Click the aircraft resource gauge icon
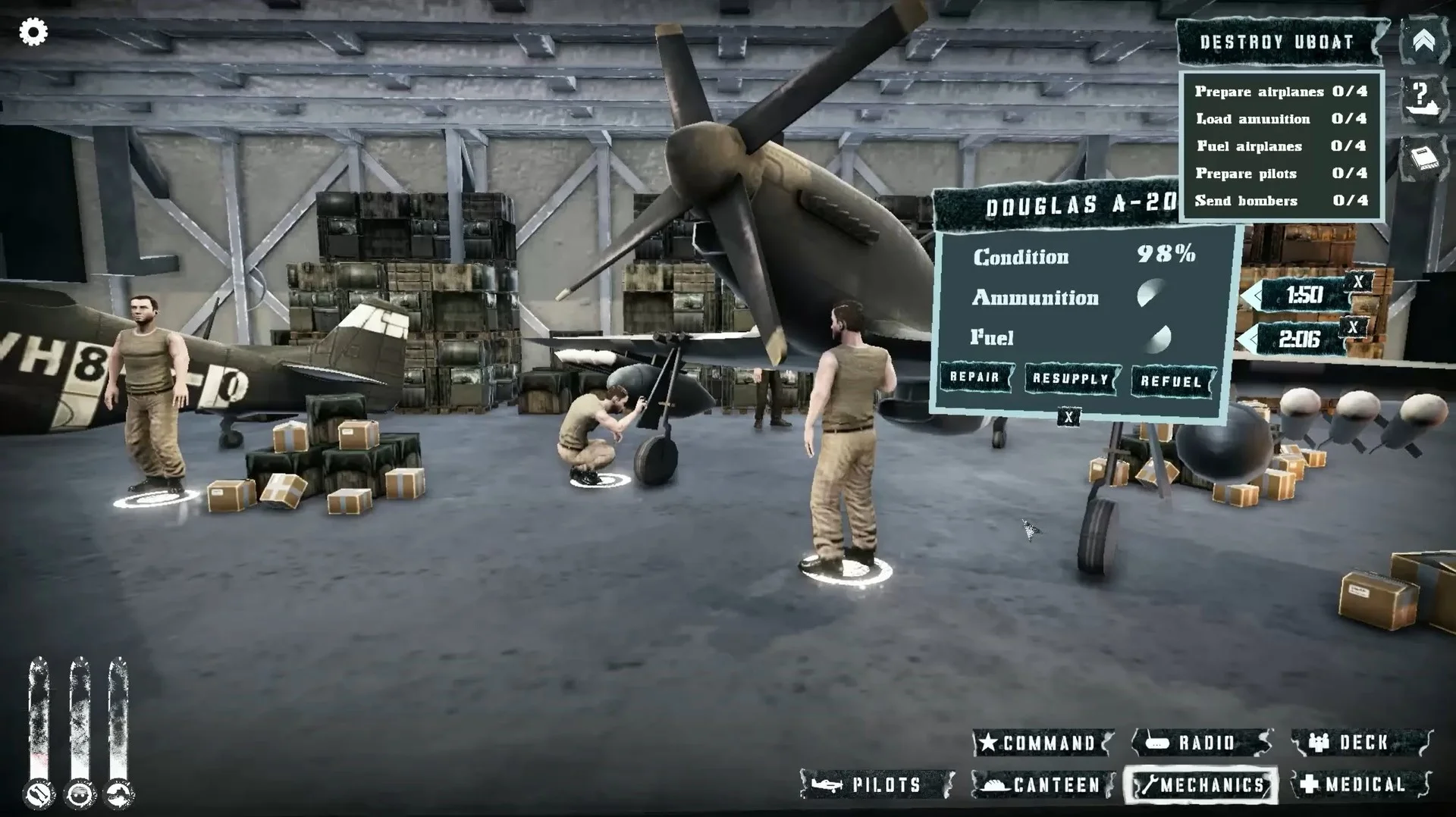Viewport: 1456px width, 817px height. 118,794
